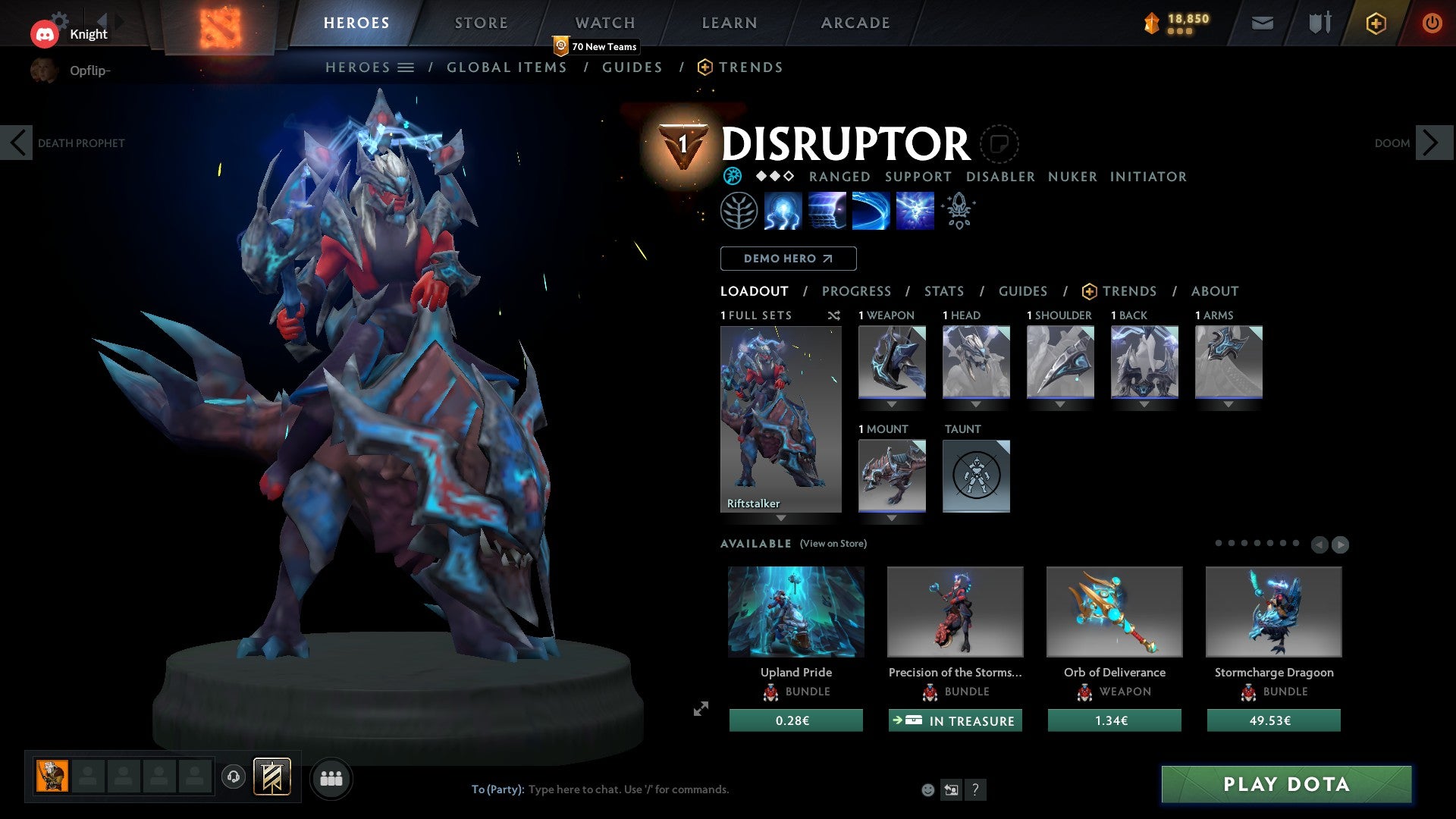
Task: Click the expand fullscreen arrows on hero preview
Action: [701, 709]
